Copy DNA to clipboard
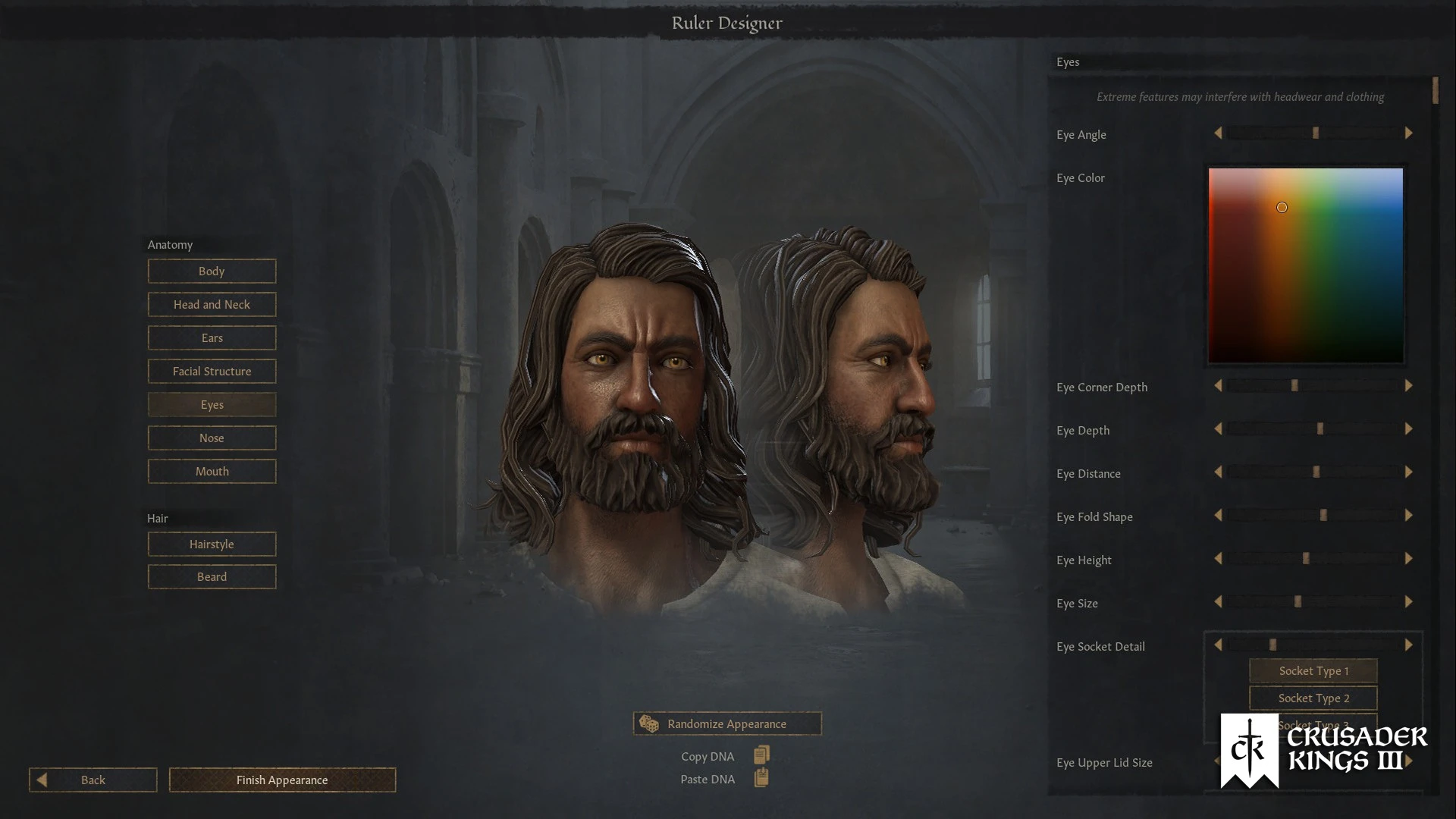Viewport: 1456px width, 819px height. coord(761,755)
